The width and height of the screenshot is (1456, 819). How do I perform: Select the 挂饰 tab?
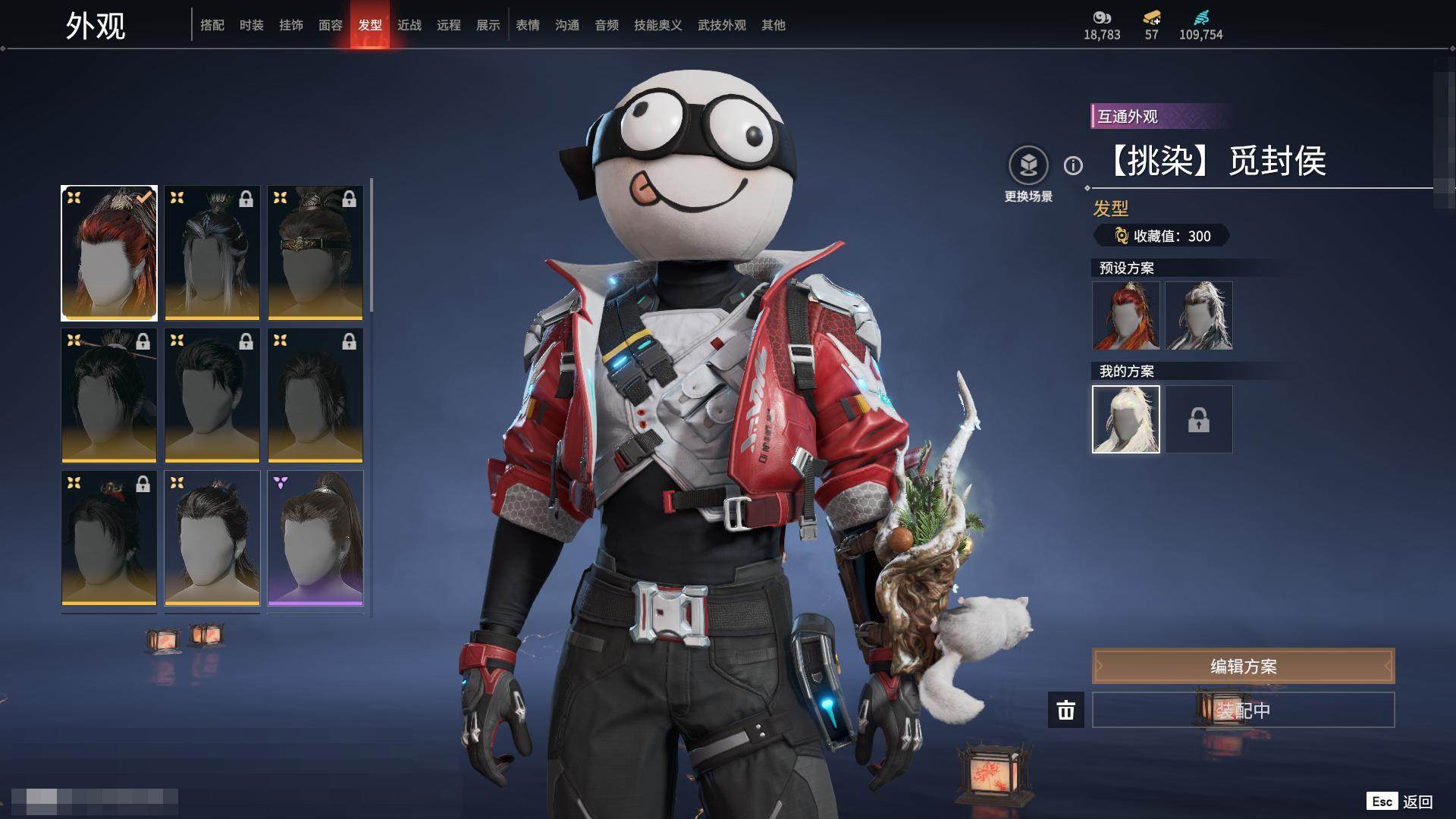point(291,25)
